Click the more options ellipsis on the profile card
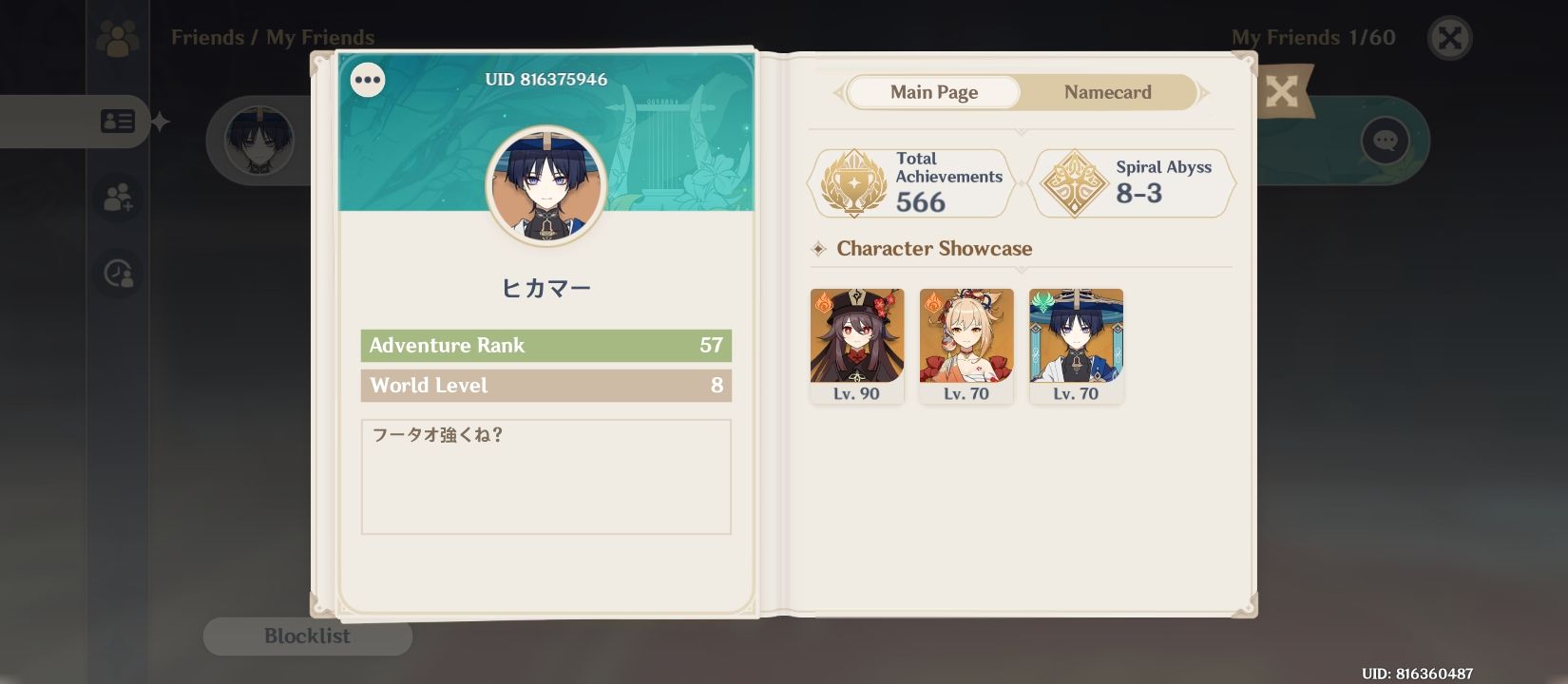 point(368,80)
